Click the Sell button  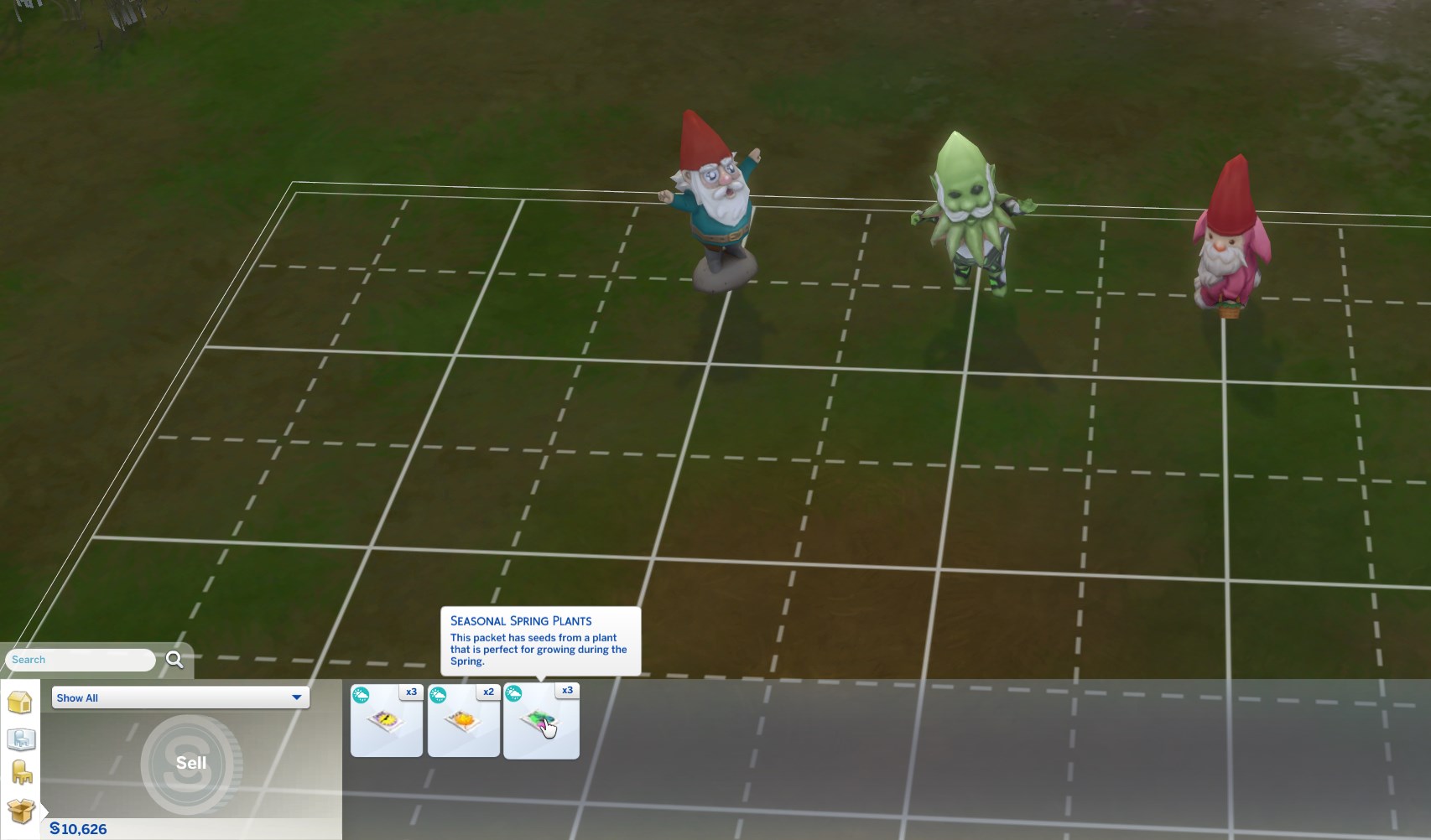(x=191, y=763)
